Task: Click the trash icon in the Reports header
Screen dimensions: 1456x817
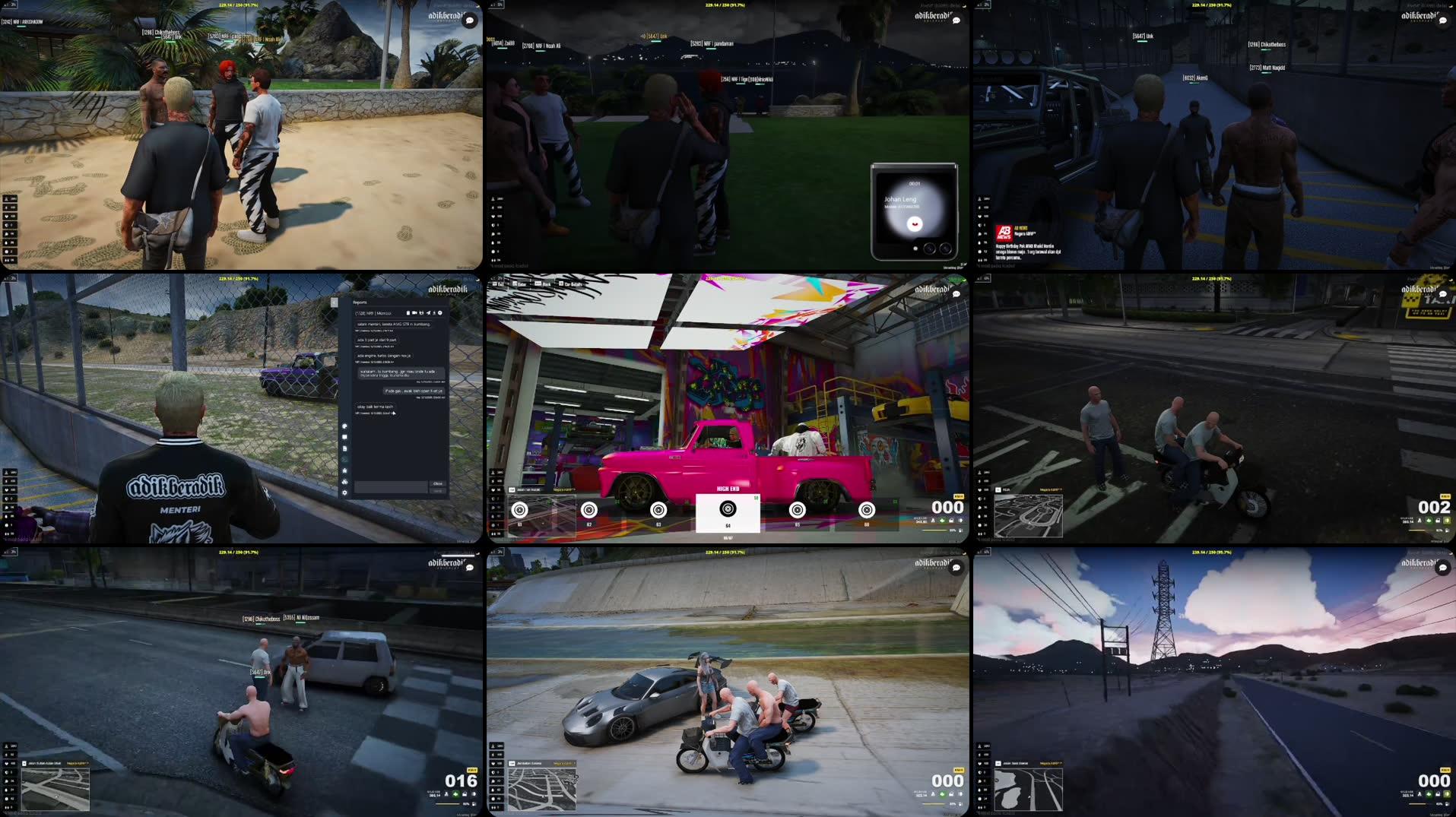Action: 408,313
